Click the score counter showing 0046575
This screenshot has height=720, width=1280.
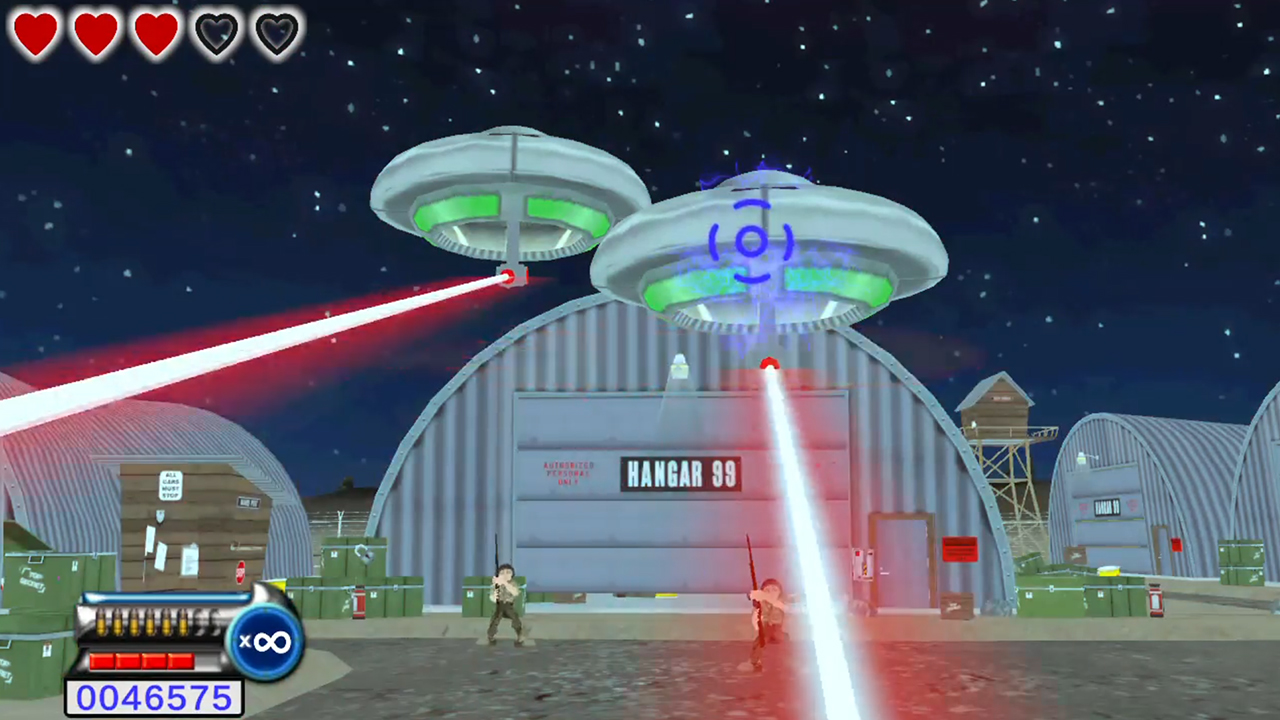tap(154, 696)
